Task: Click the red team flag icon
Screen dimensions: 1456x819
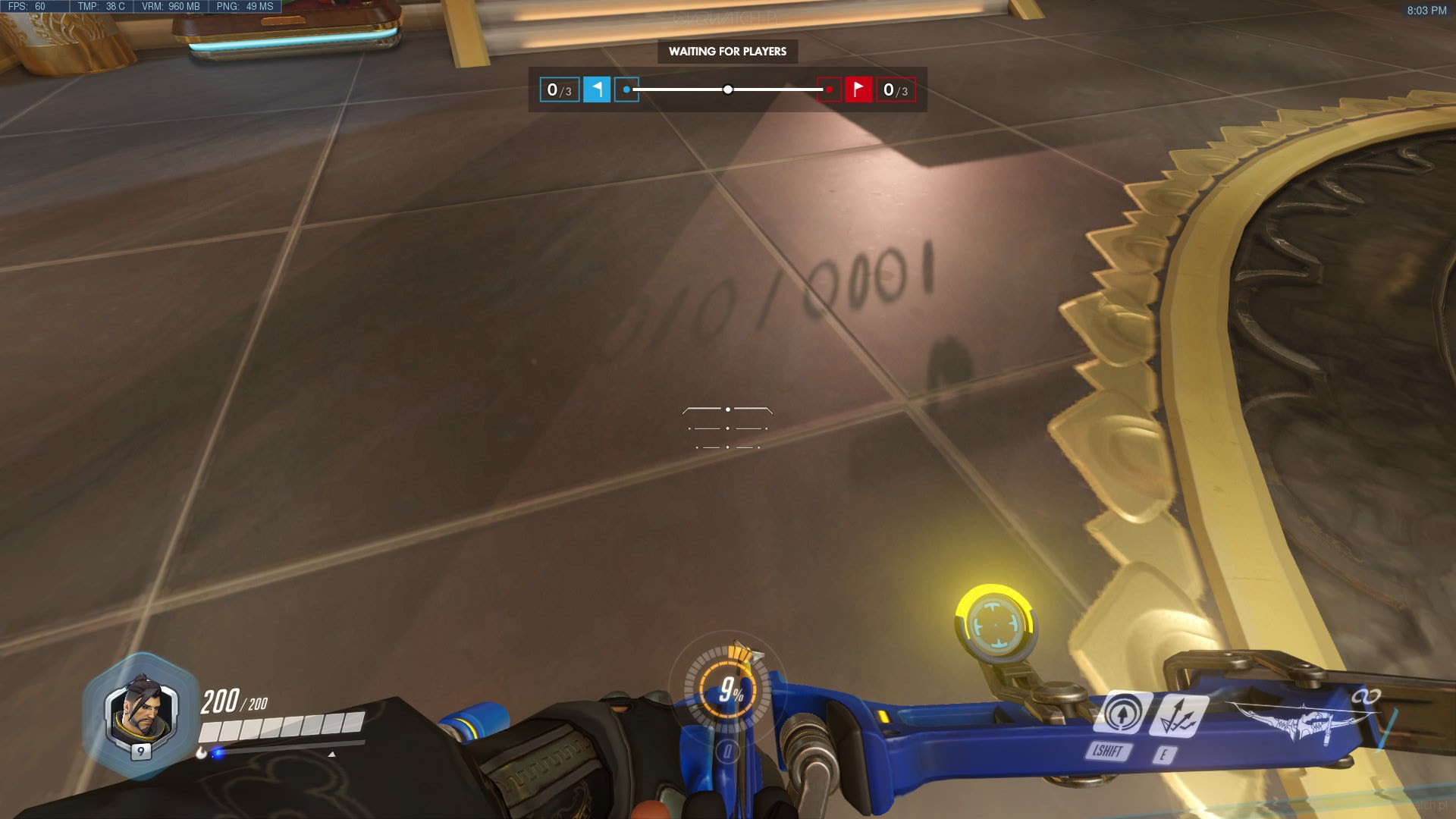Action: pos(858,89)
